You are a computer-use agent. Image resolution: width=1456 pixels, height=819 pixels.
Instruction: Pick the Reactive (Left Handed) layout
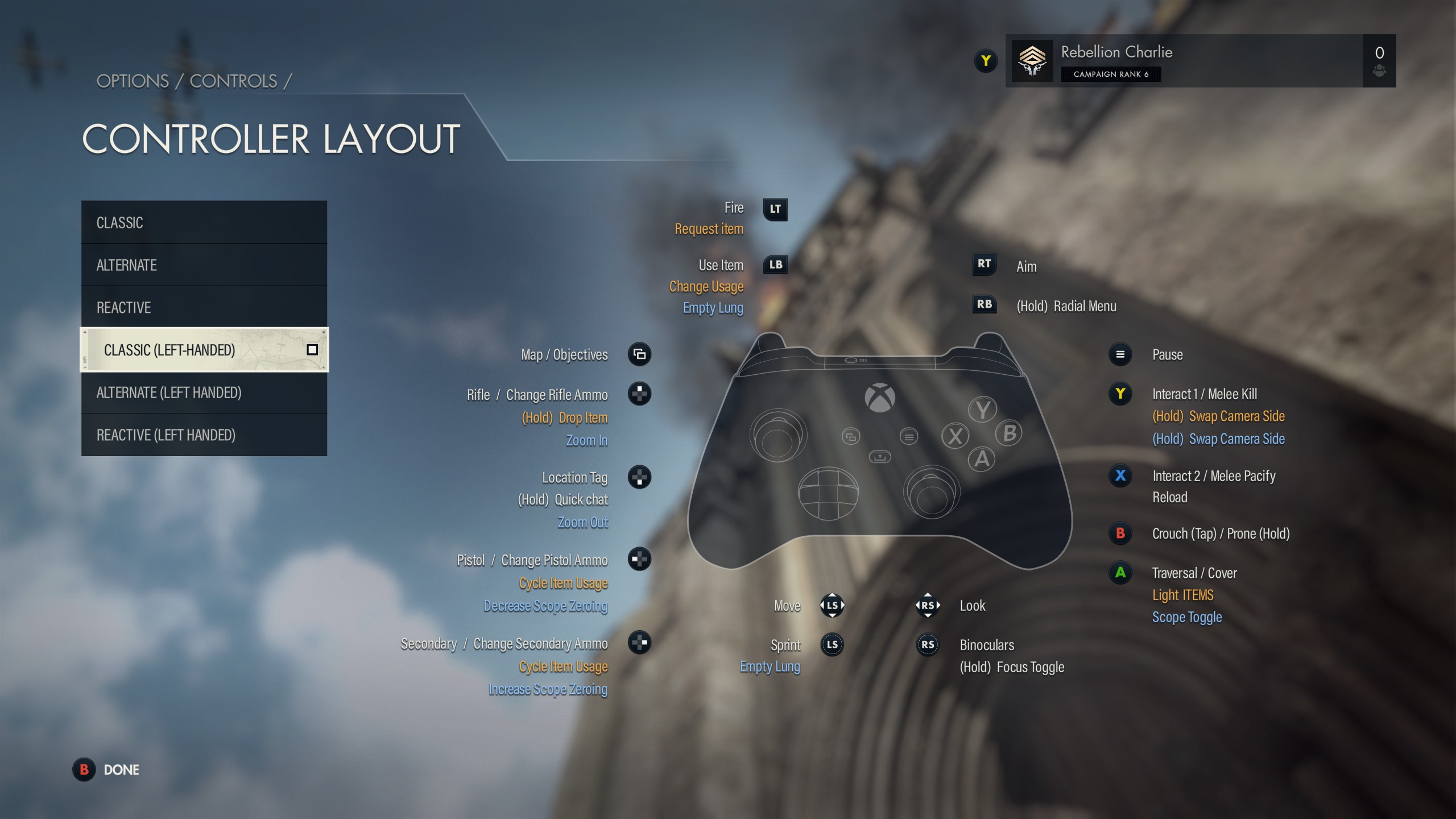204,435
